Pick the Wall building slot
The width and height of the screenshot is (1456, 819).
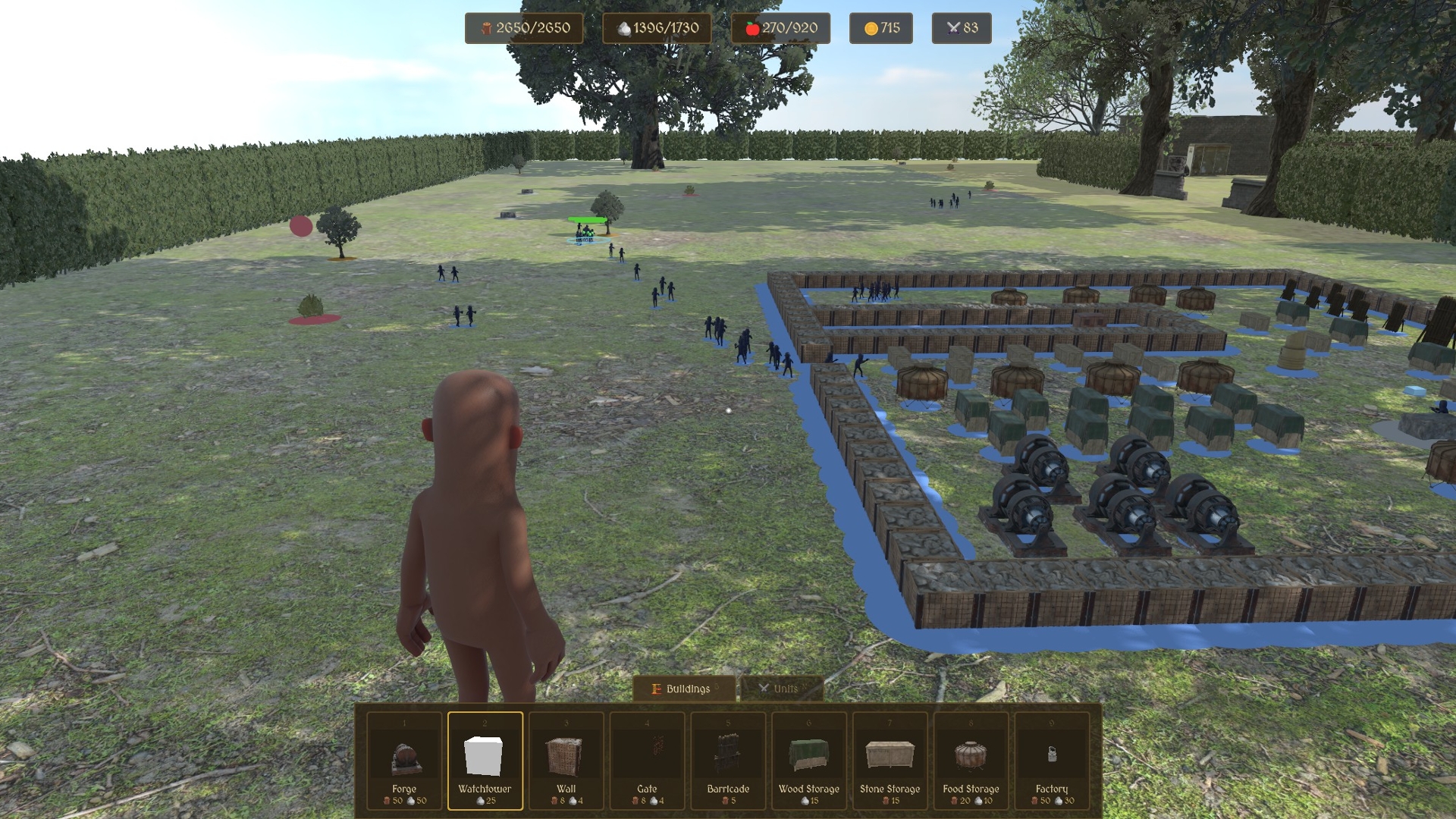click(x=566, y=760)
